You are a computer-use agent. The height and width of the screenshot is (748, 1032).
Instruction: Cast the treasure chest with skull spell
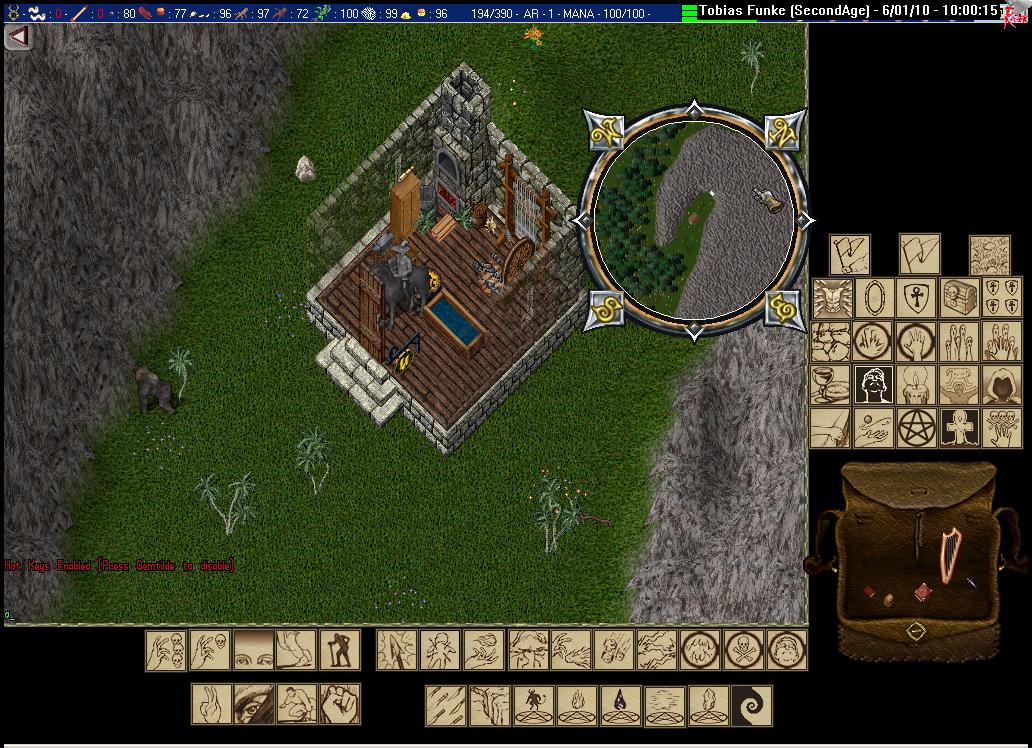click(x=958, y=298)
